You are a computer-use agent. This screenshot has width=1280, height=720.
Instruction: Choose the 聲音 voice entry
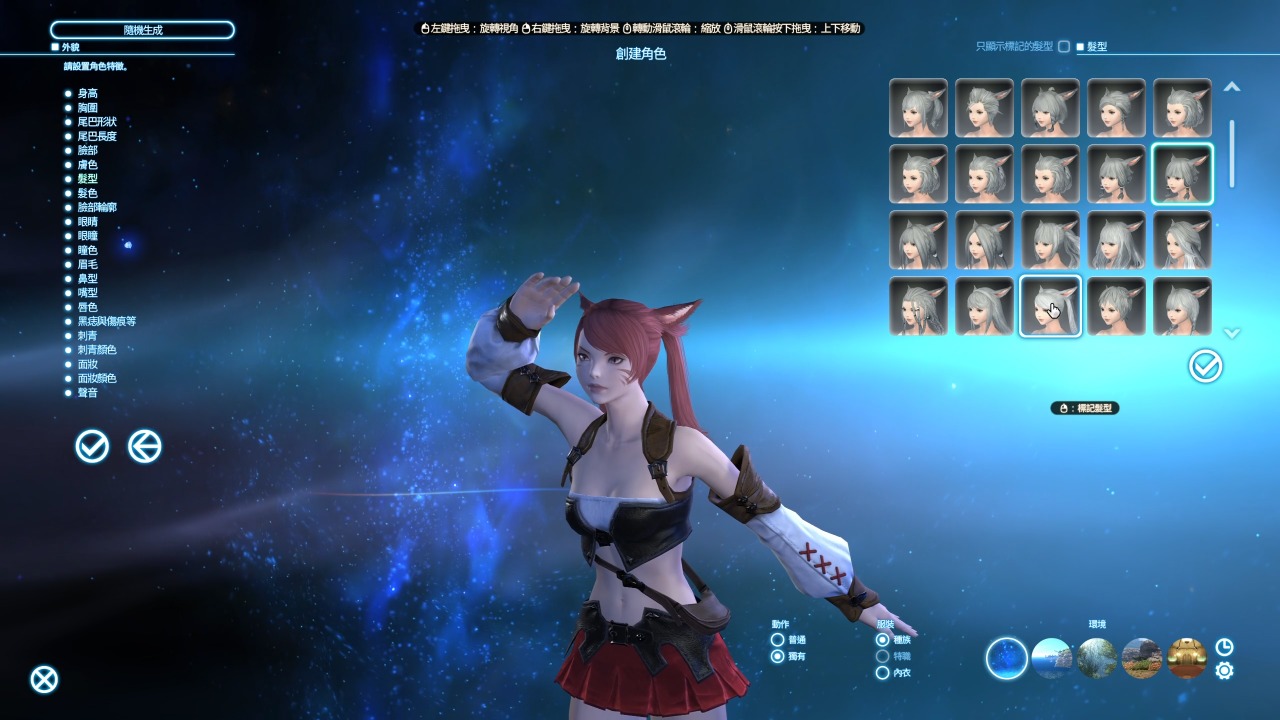click(x=87, y=393)
